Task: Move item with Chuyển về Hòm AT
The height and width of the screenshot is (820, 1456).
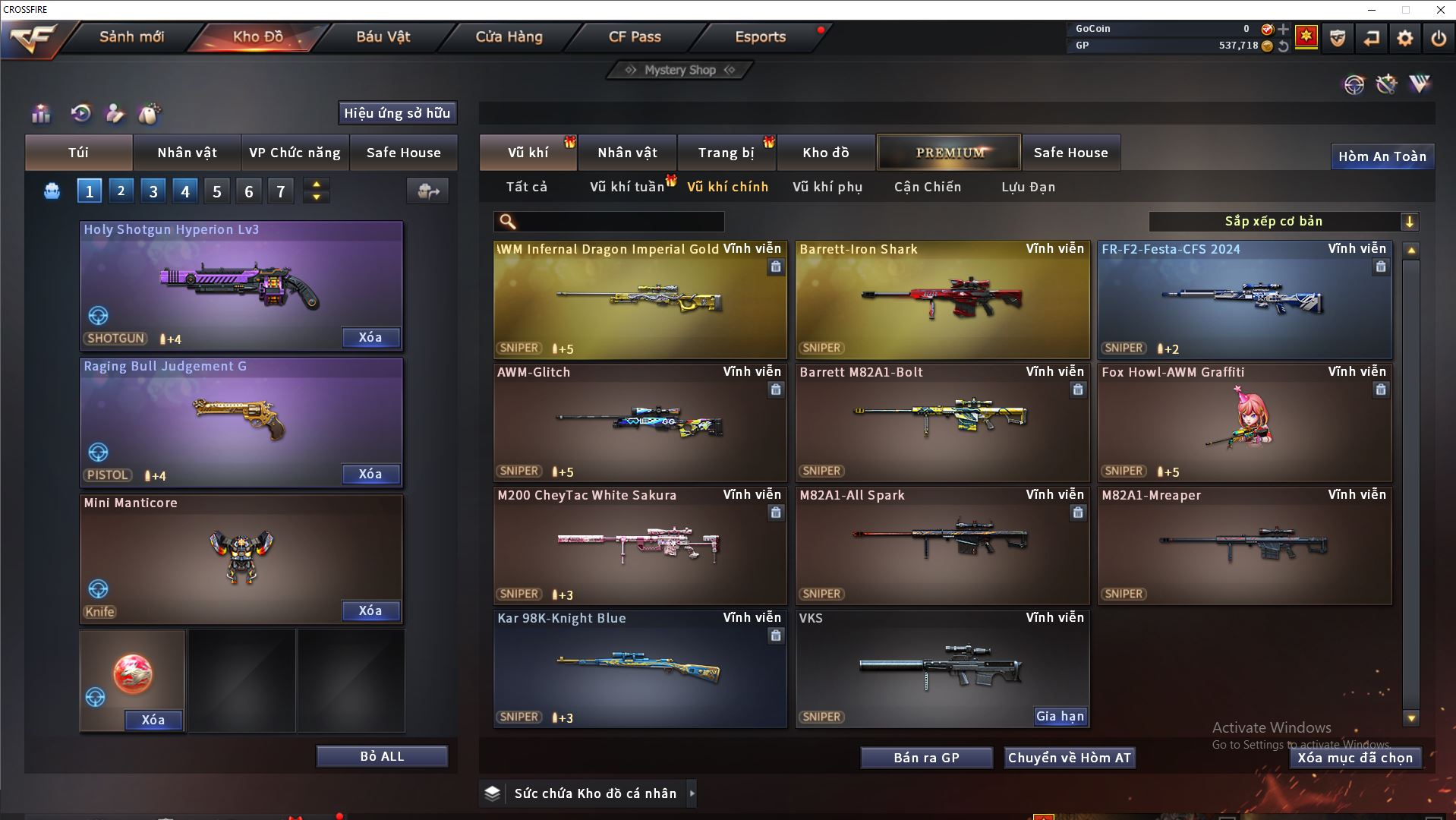Action: pos(1069,758)
